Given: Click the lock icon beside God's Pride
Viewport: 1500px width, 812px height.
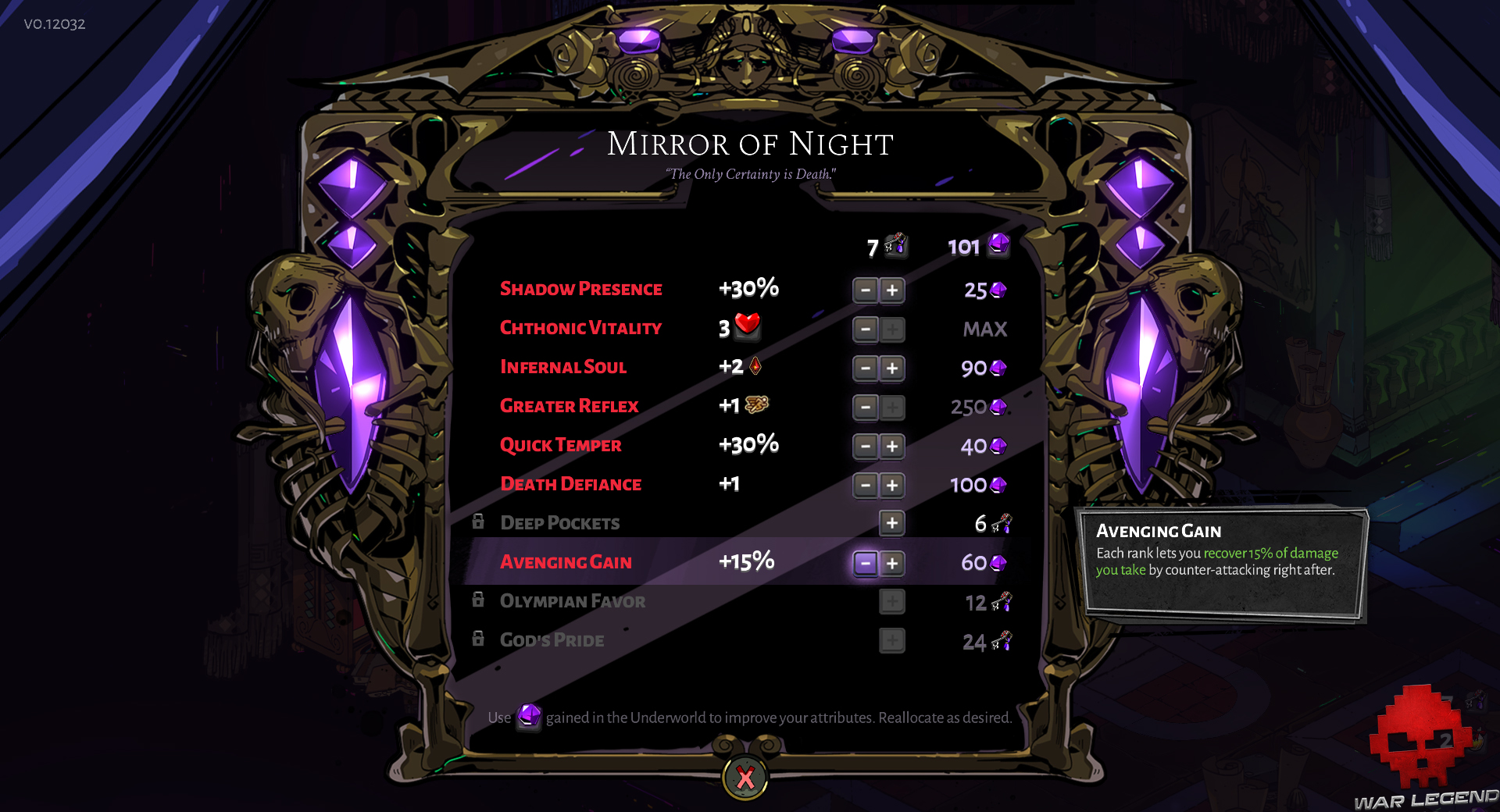Looking at the screenshot, I should (479, 639).
